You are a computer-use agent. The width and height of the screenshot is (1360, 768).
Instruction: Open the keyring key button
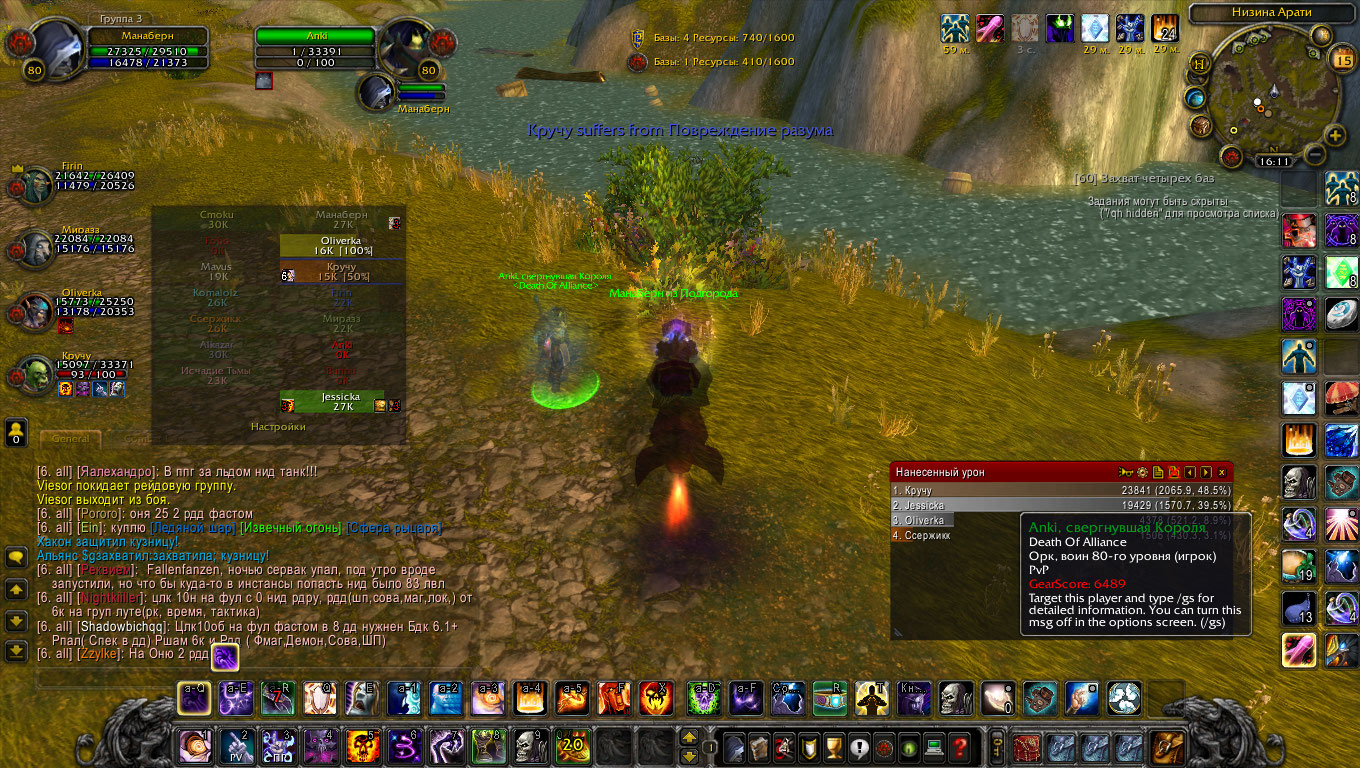click(x=996, y=746)
